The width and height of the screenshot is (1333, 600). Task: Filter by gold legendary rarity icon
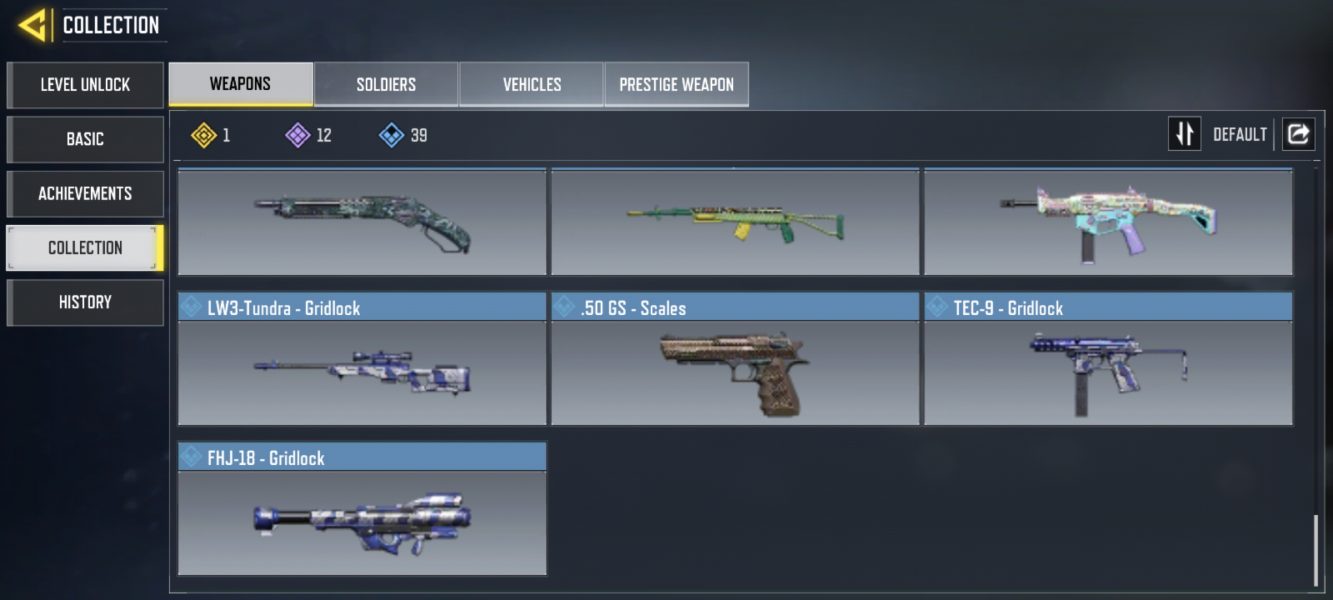(x=204, y=135)
